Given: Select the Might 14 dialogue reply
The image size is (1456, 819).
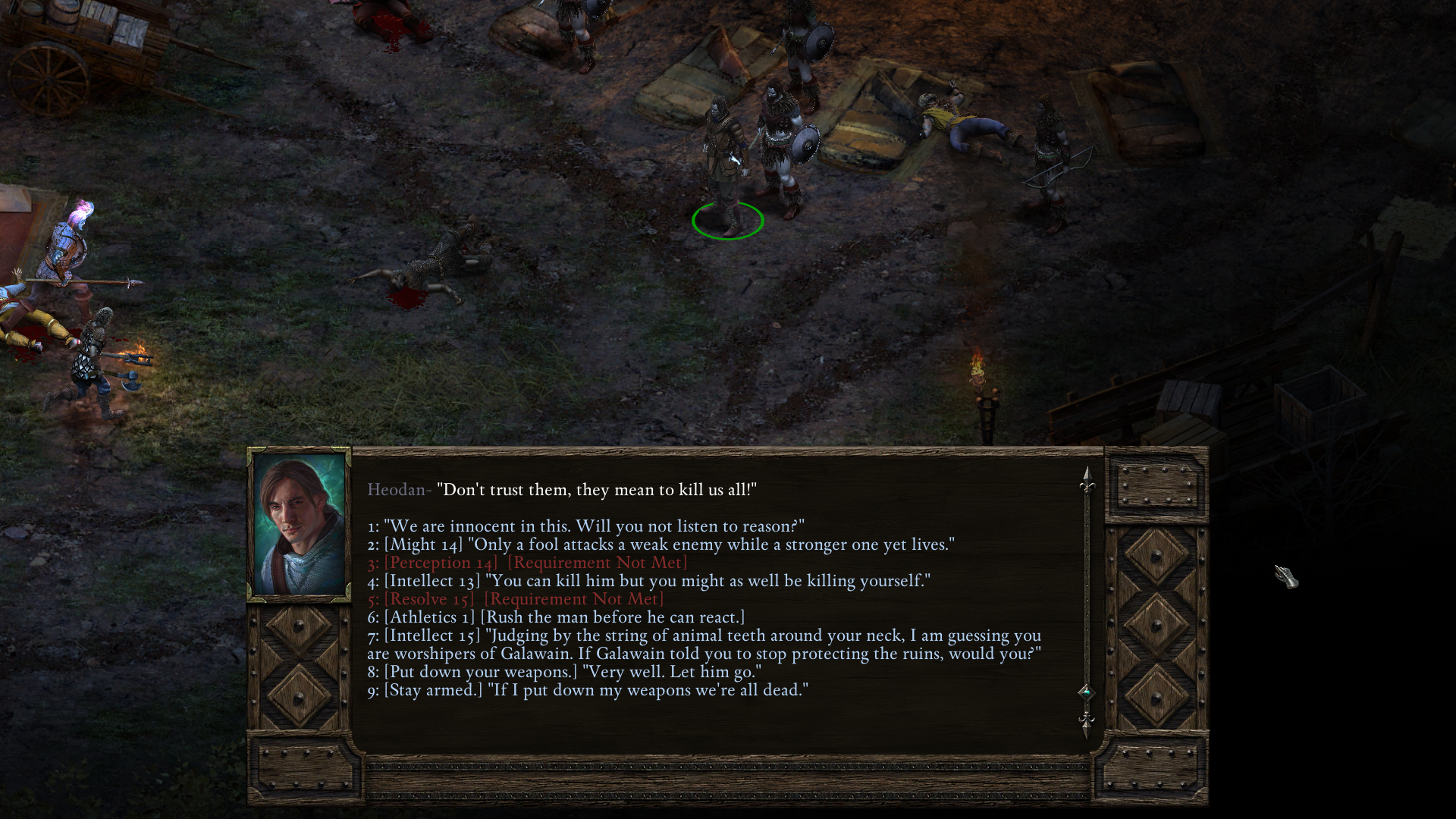Looking at the screenshot, I should pyautogui.click(x=660, y=544).
